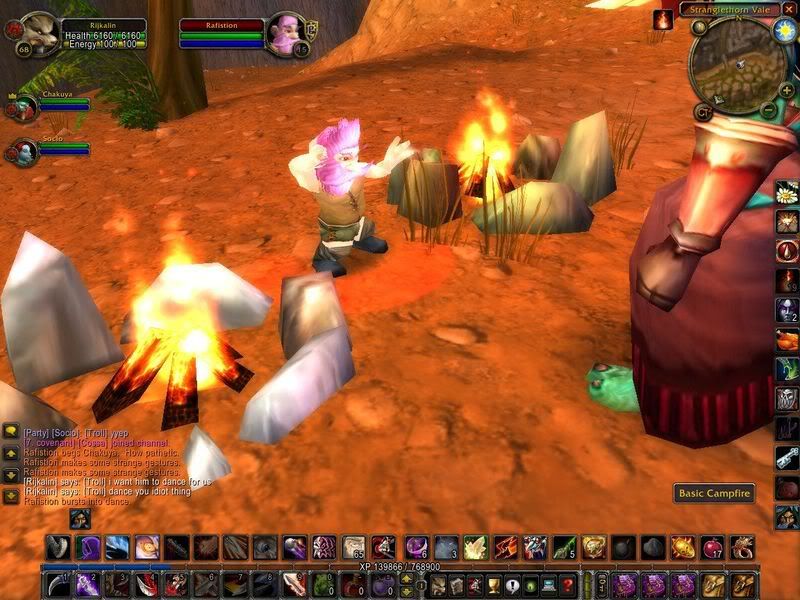The width and height of the screenshot is (800, 600).
Task: Activate the daisy flower action slot
Action: [x=787, y=192]
